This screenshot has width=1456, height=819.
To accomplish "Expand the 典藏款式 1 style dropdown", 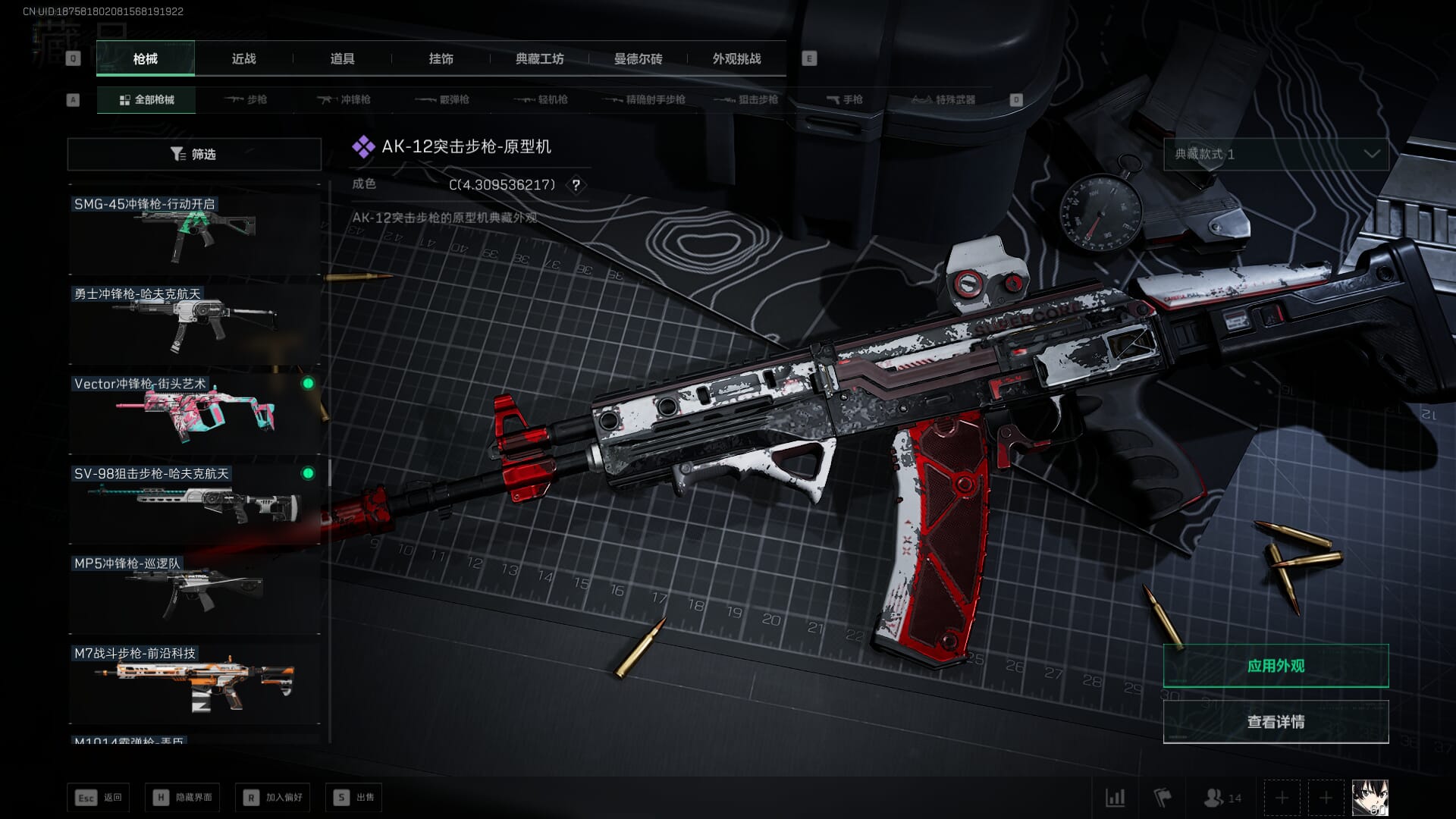I will tap(1276, 154).
